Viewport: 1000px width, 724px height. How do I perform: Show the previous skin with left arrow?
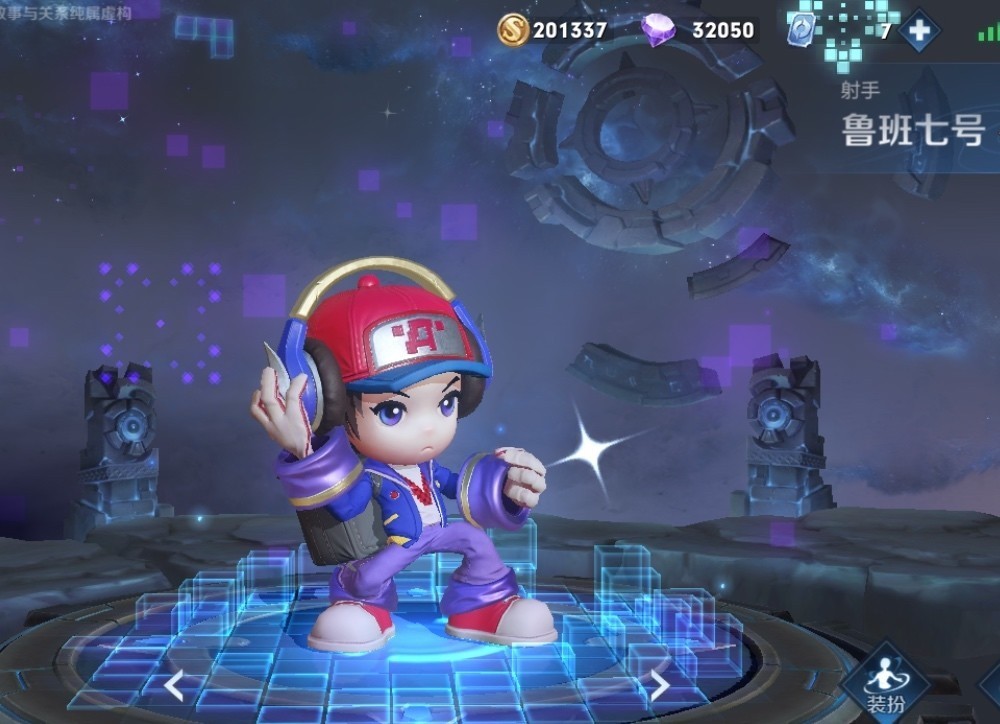click(174, 685)
